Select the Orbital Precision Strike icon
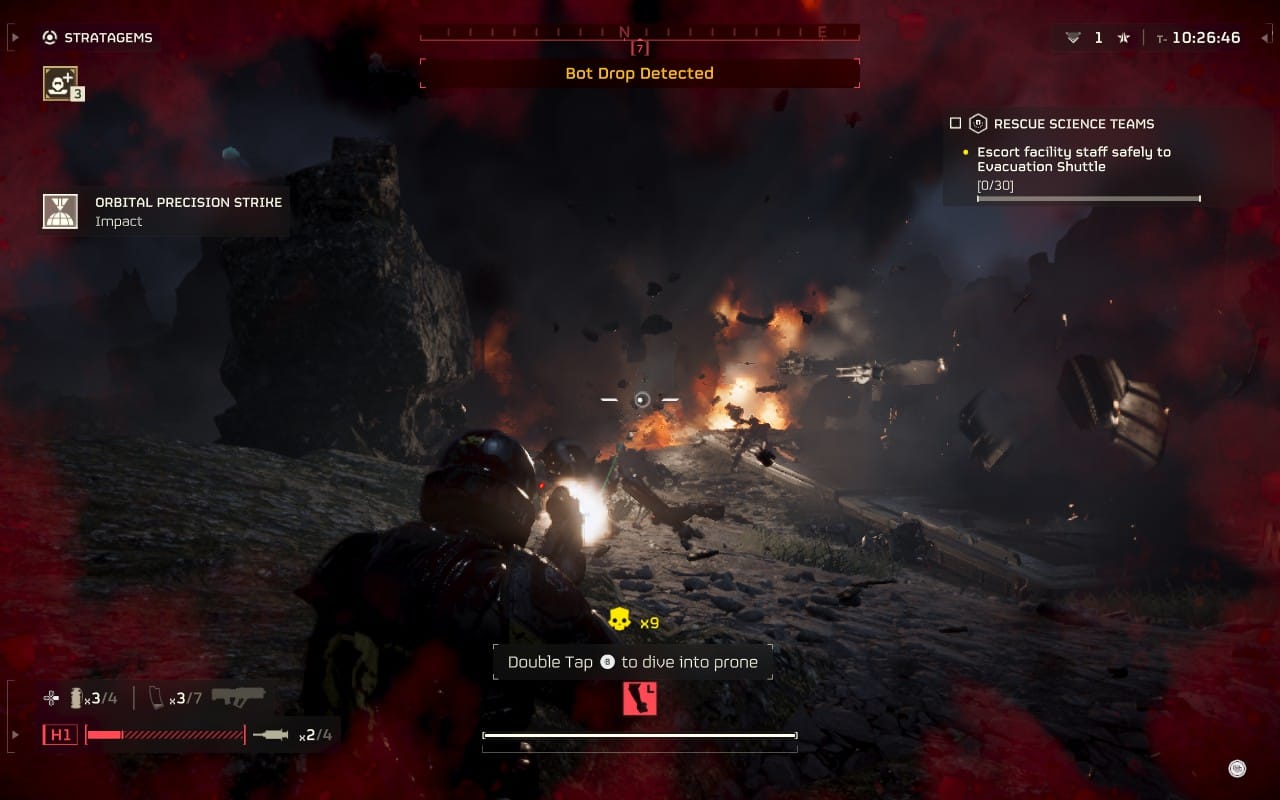This screenshot has height=800, width=1280. point(60,211)
